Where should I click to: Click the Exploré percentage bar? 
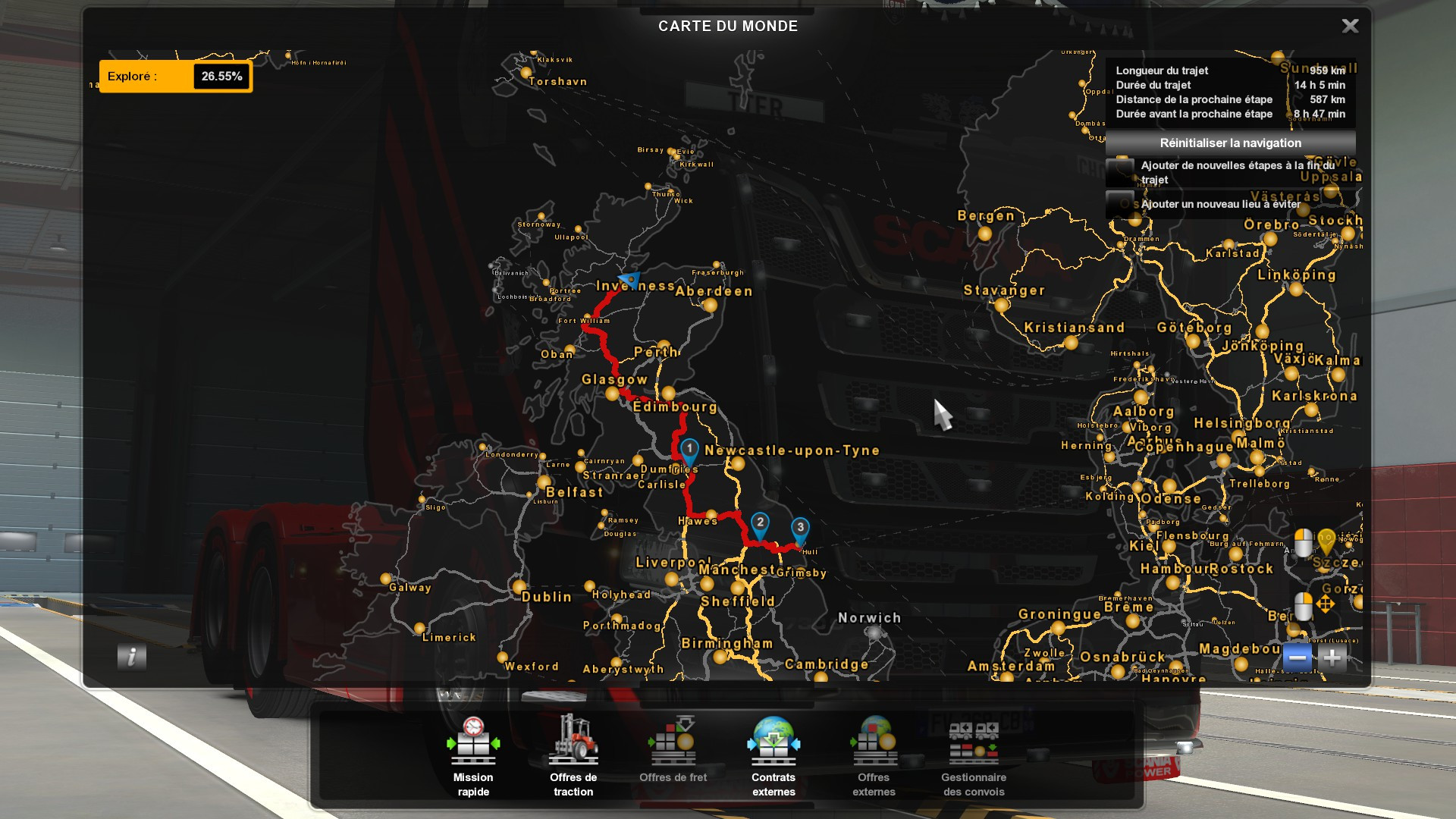[x=174, y=76]
